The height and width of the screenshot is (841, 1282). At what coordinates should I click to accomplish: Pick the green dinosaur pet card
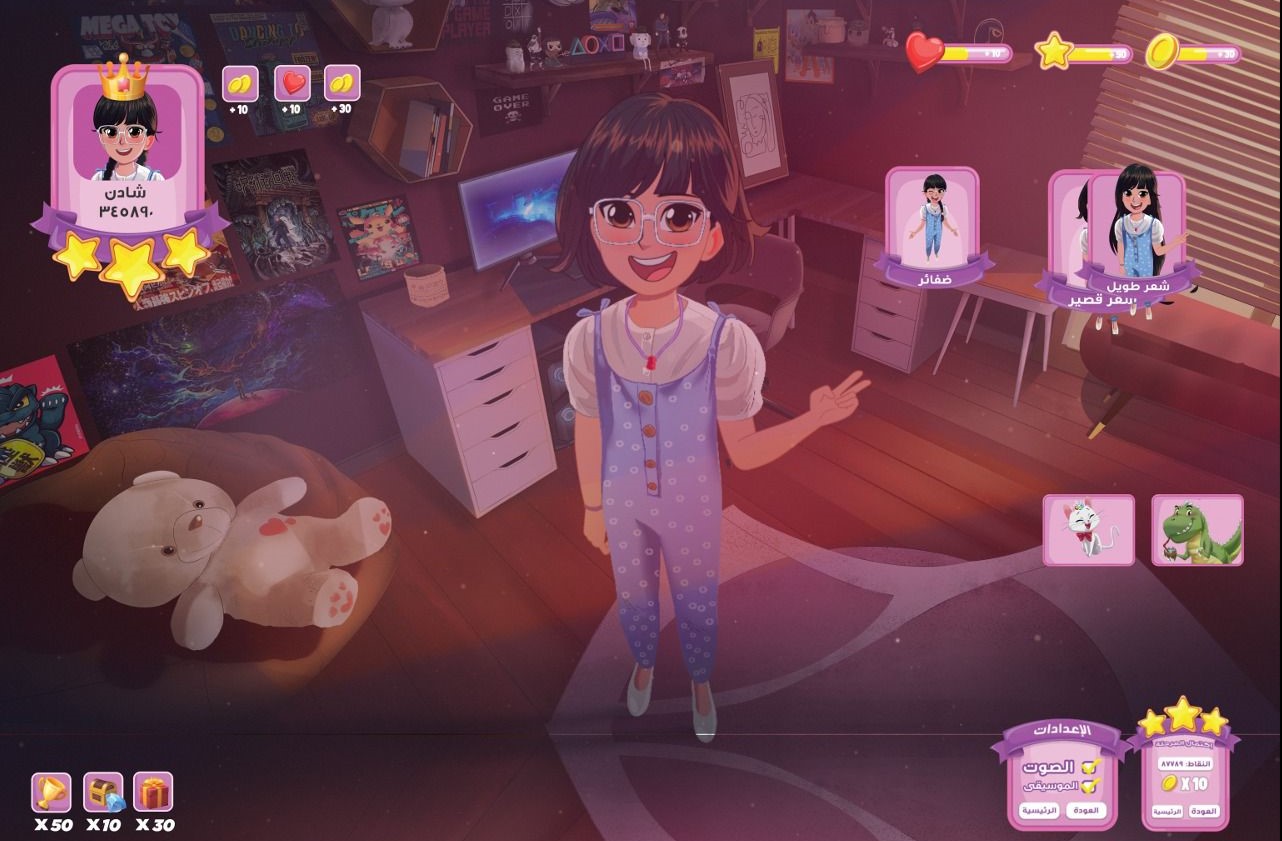[1197, 530]
